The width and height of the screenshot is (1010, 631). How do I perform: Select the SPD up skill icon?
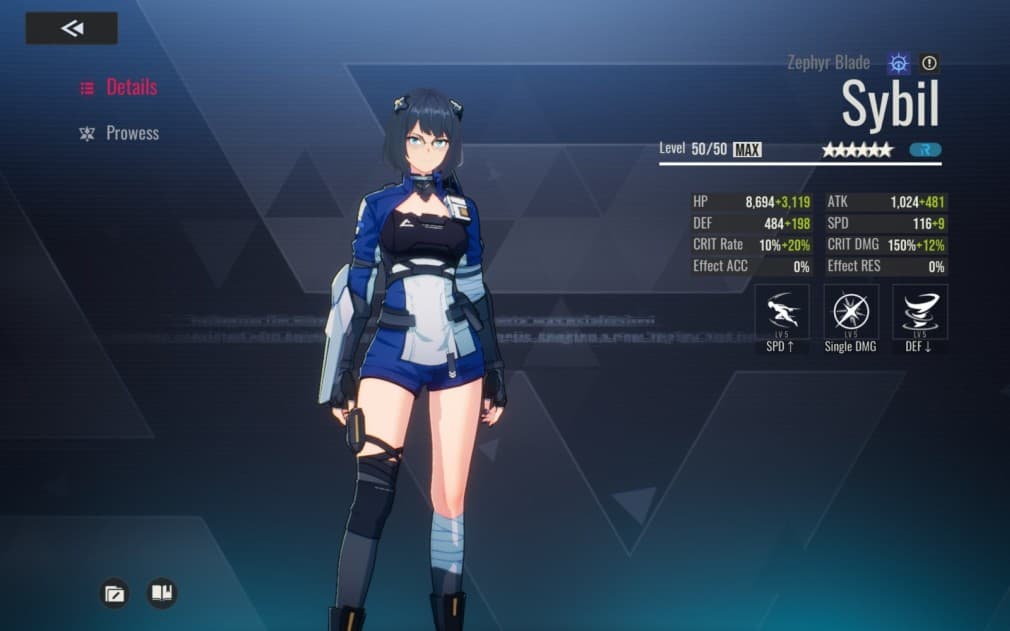pyautogui.click(x=781, y=312)
